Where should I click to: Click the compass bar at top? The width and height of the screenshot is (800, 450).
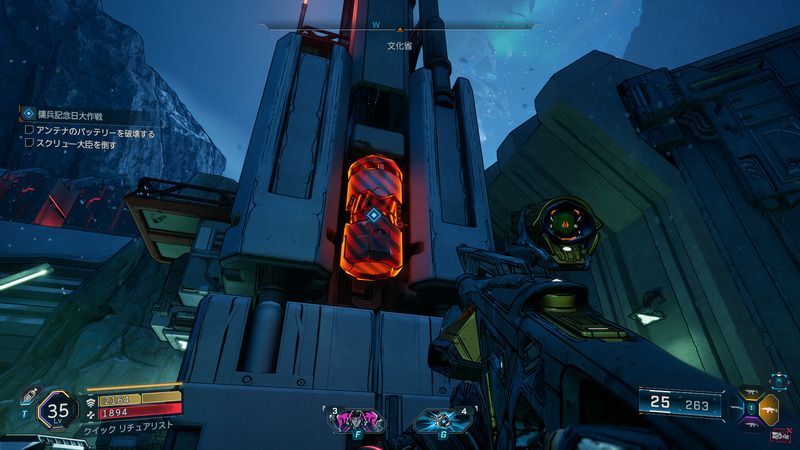point(398,26)
